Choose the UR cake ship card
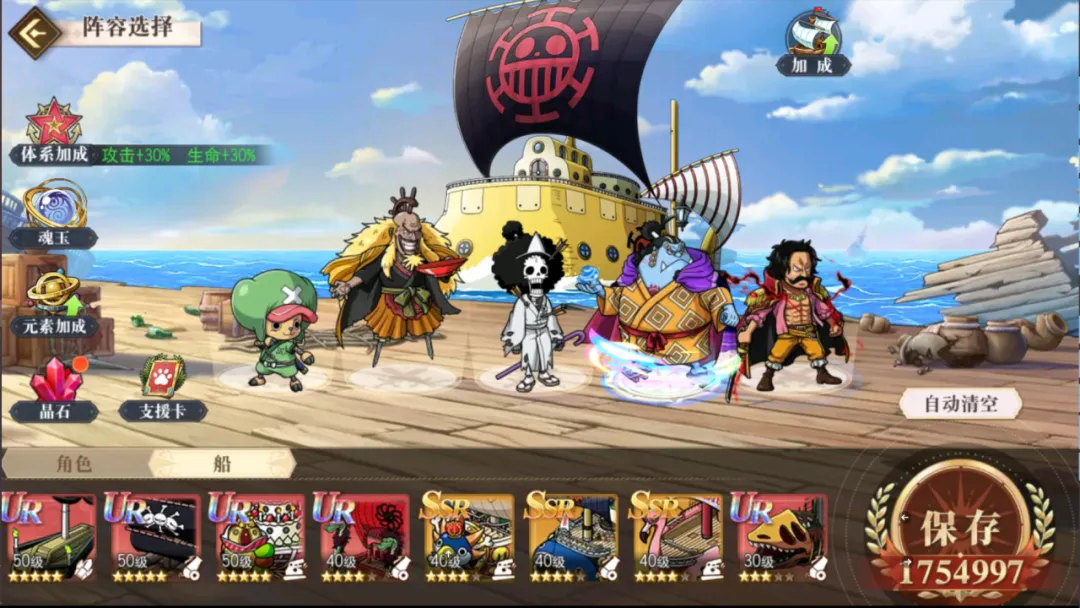The image size is (1080, 608). (257, 537)
